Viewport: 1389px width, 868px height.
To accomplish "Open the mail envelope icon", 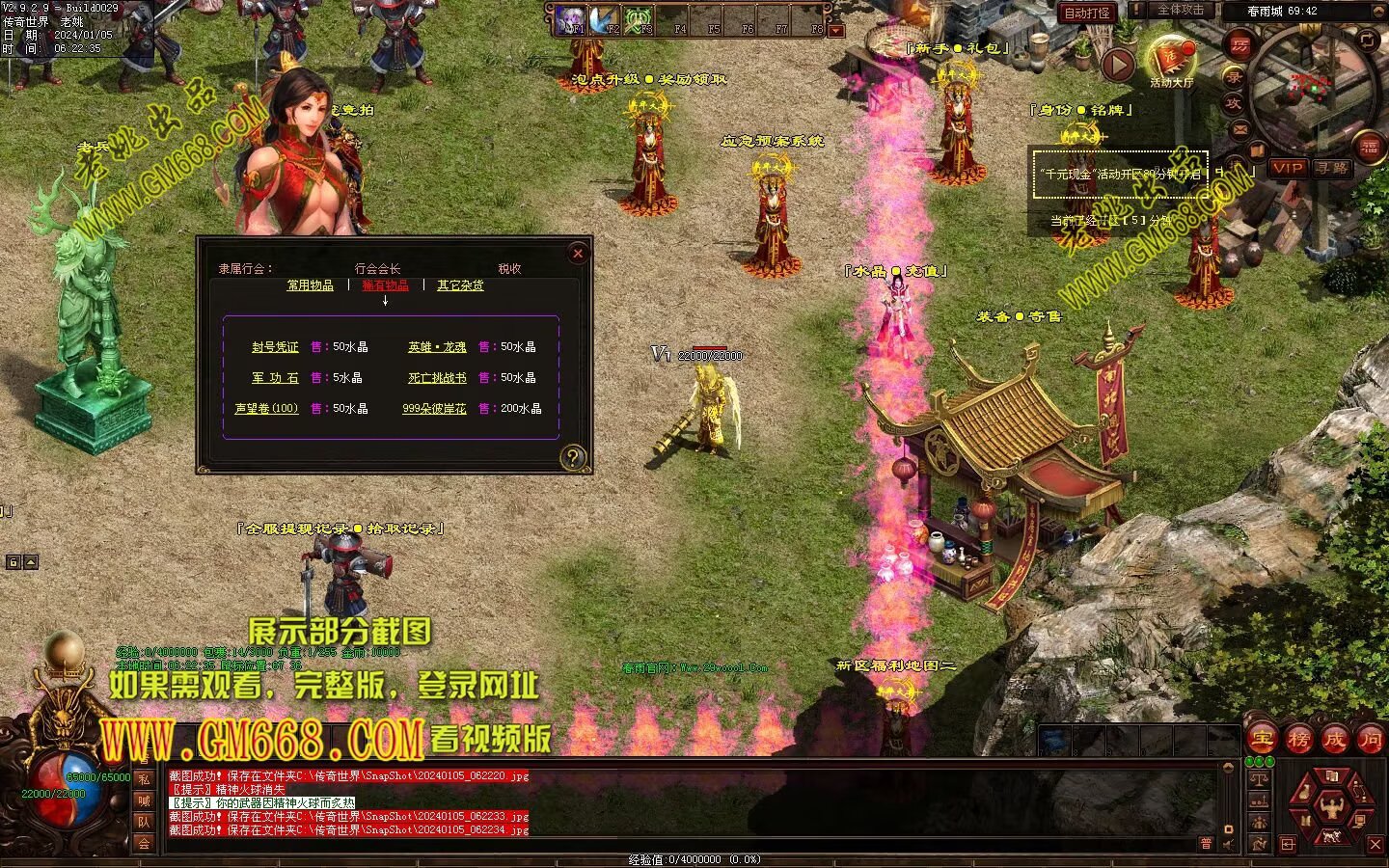I will pos(1240,129).
